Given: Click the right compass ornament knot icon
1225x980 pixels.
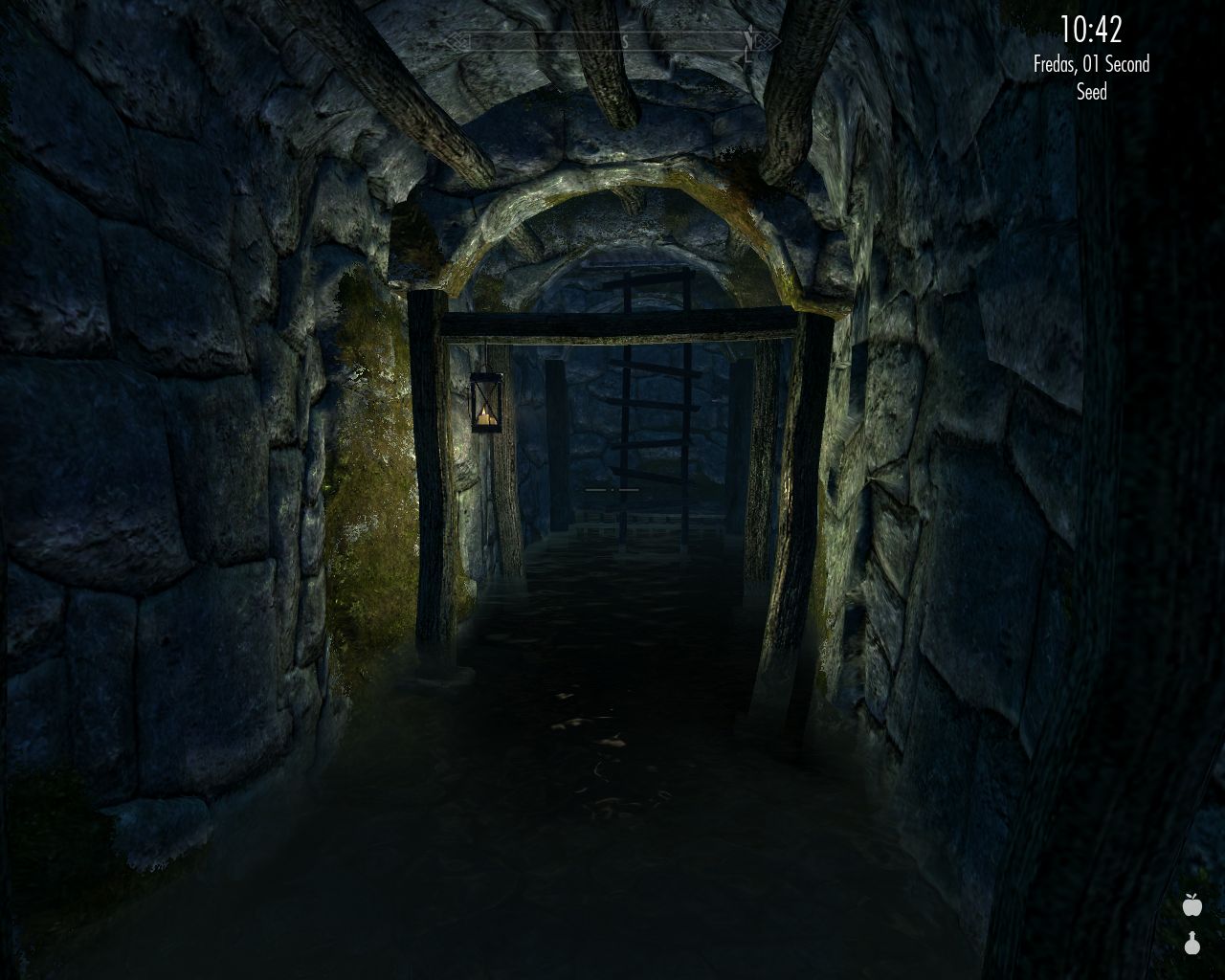Looking at the screenshot, I should coord(766,40).
